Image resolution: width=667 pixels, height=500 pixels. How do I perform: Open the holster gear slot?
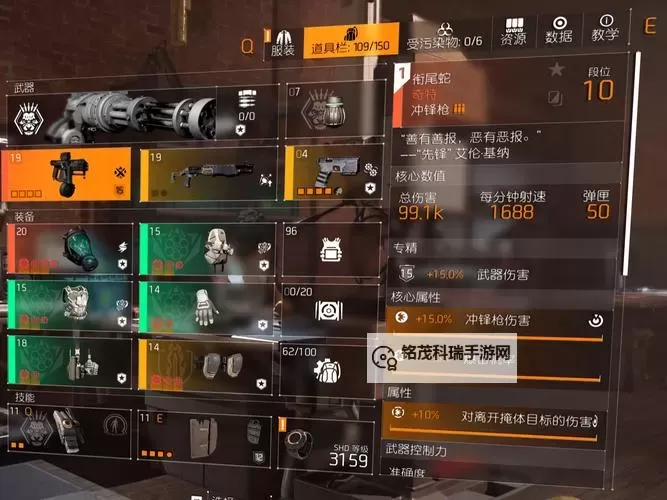(70, 363)
